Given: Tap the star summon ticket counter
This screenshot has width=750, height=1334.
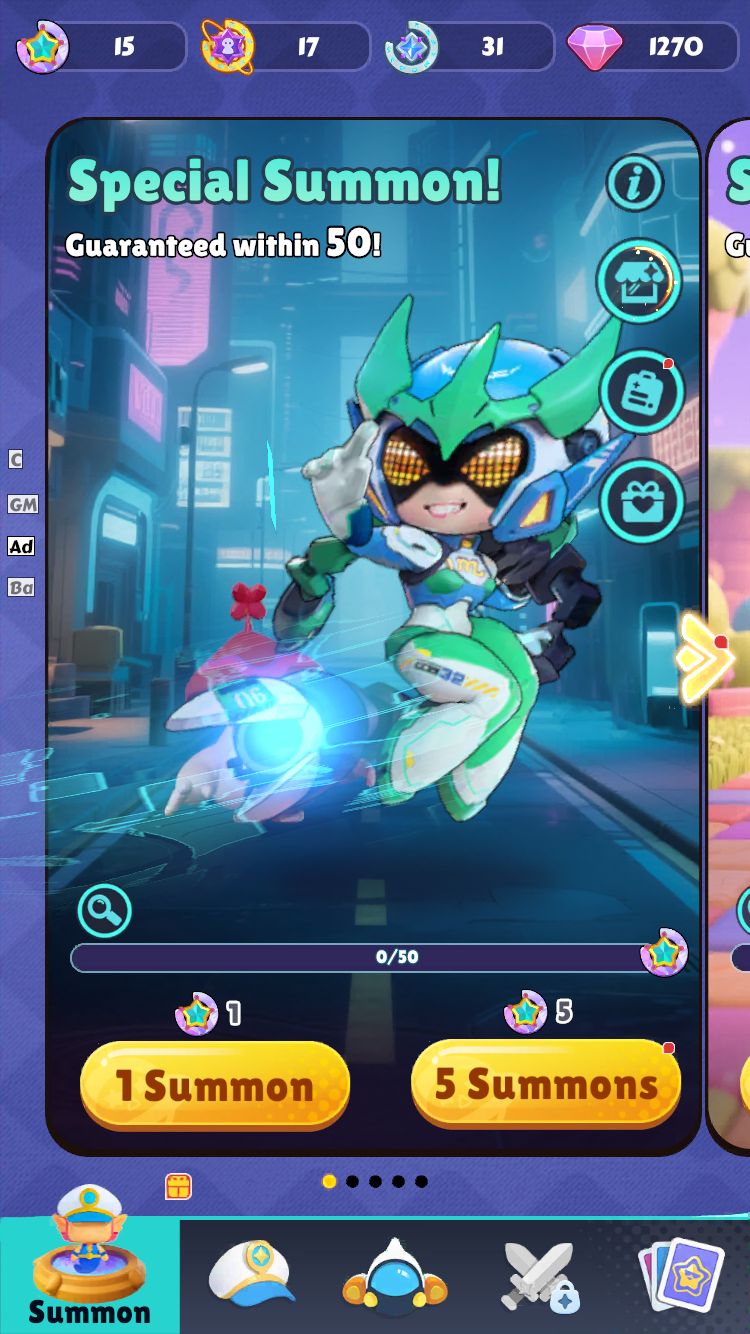Looking at the screenshot, I should 102,47.
